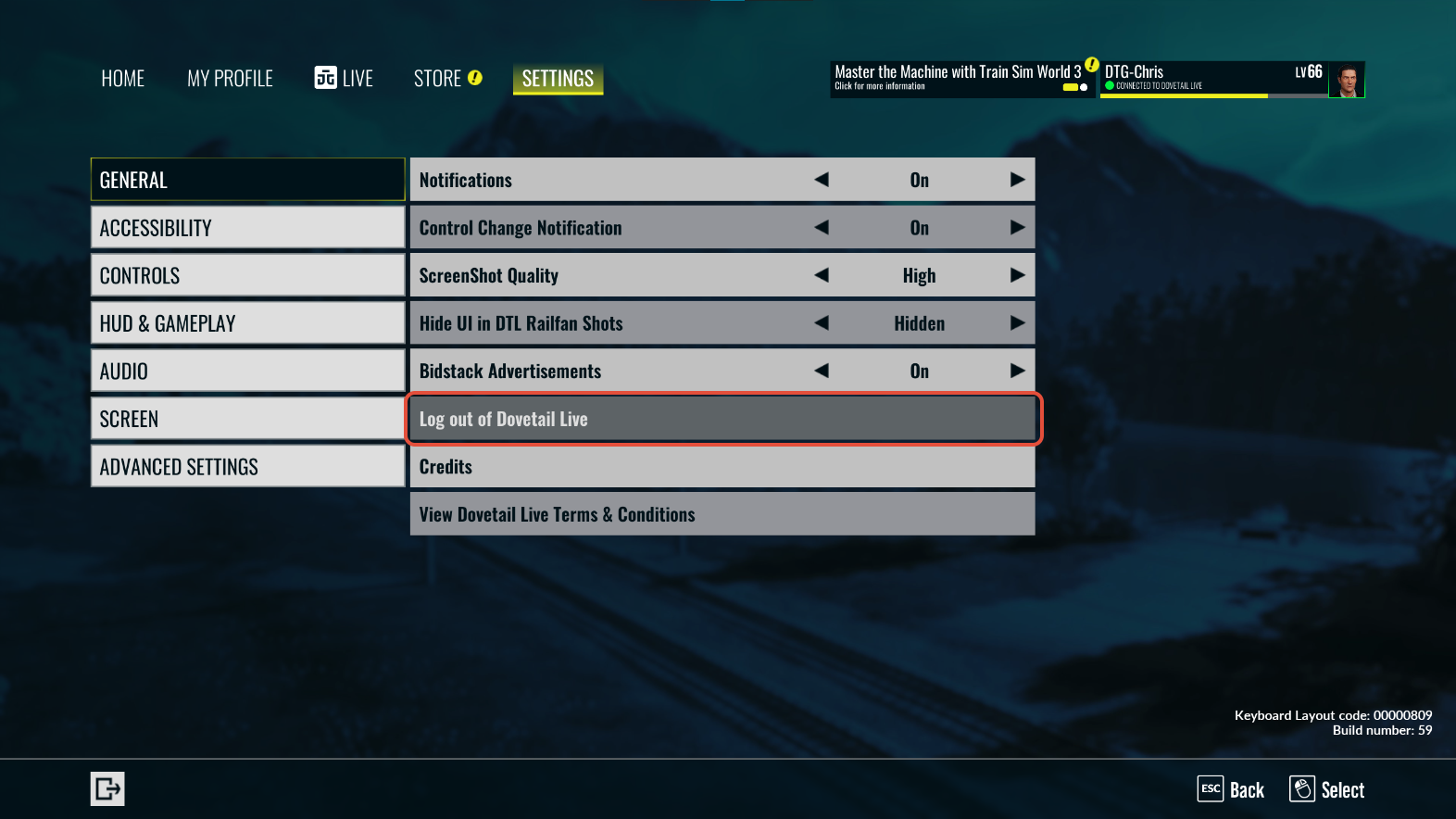Choose the HUD & Gameplay category
1456x819 pixels.
(247, 323)
